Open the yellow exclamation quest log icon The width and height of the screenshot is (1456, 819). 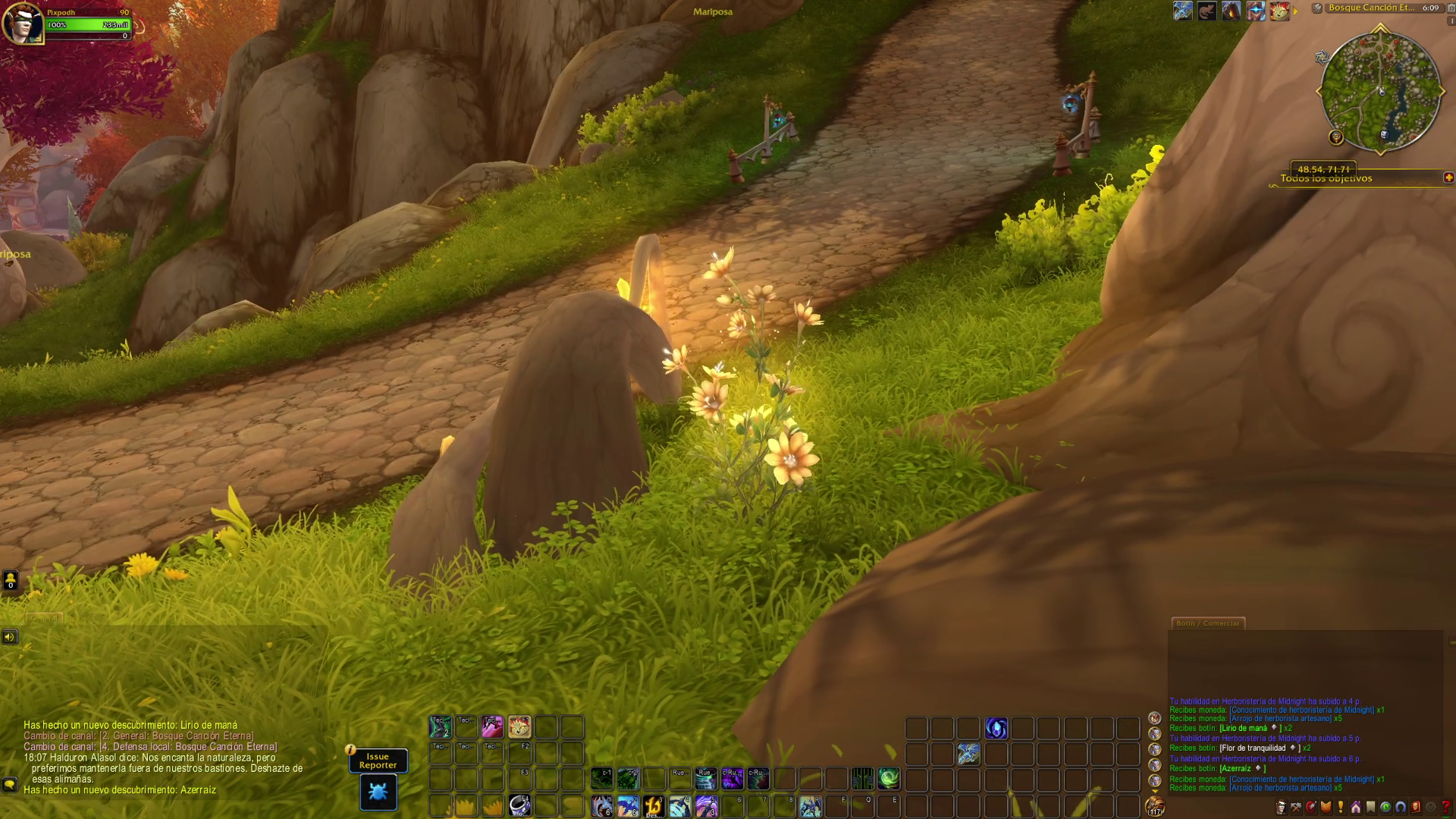point(1341,807)
